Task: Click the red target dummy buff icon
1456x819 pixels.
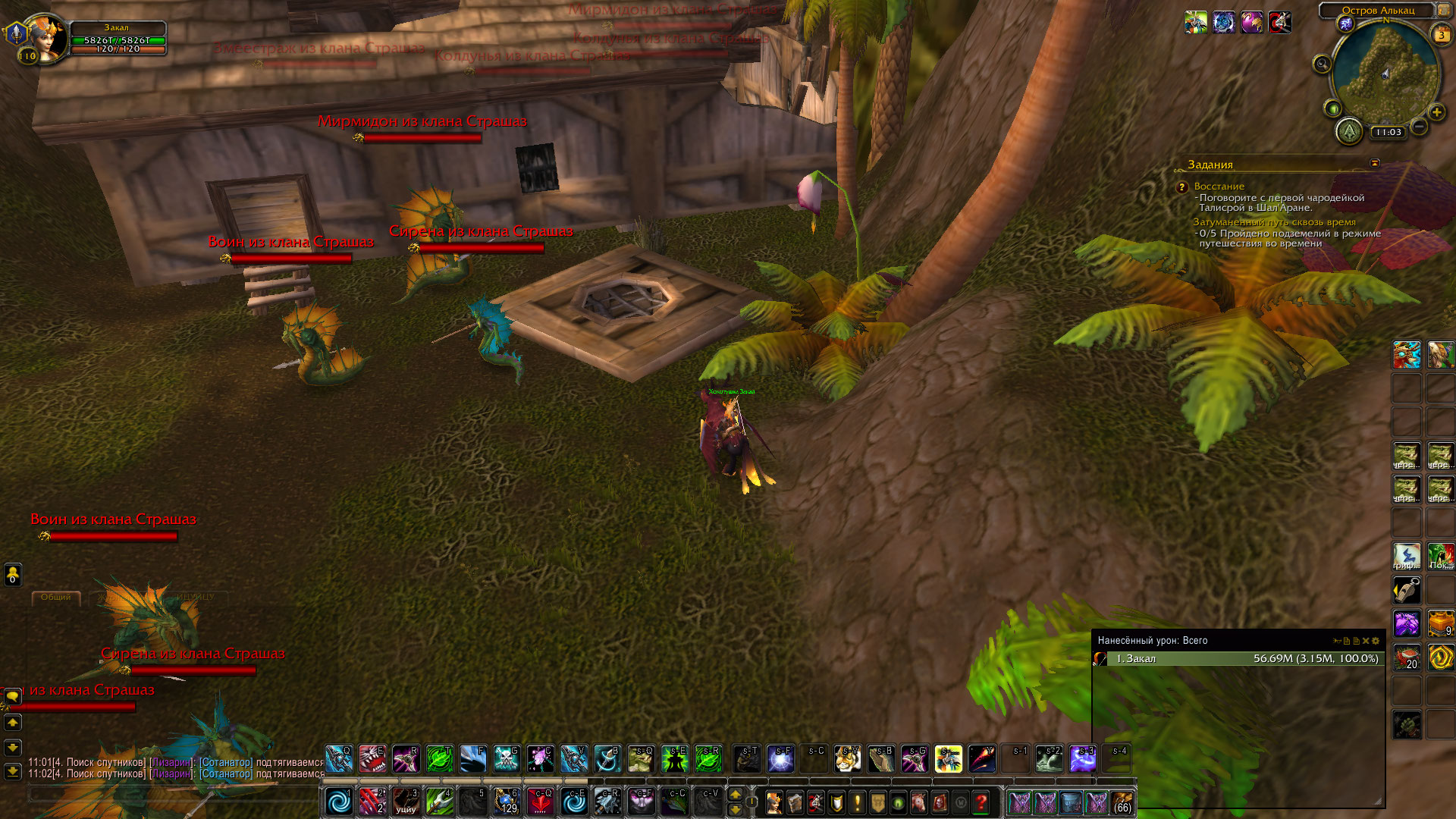Action: pyautogui.click(x=1279, y=23)
